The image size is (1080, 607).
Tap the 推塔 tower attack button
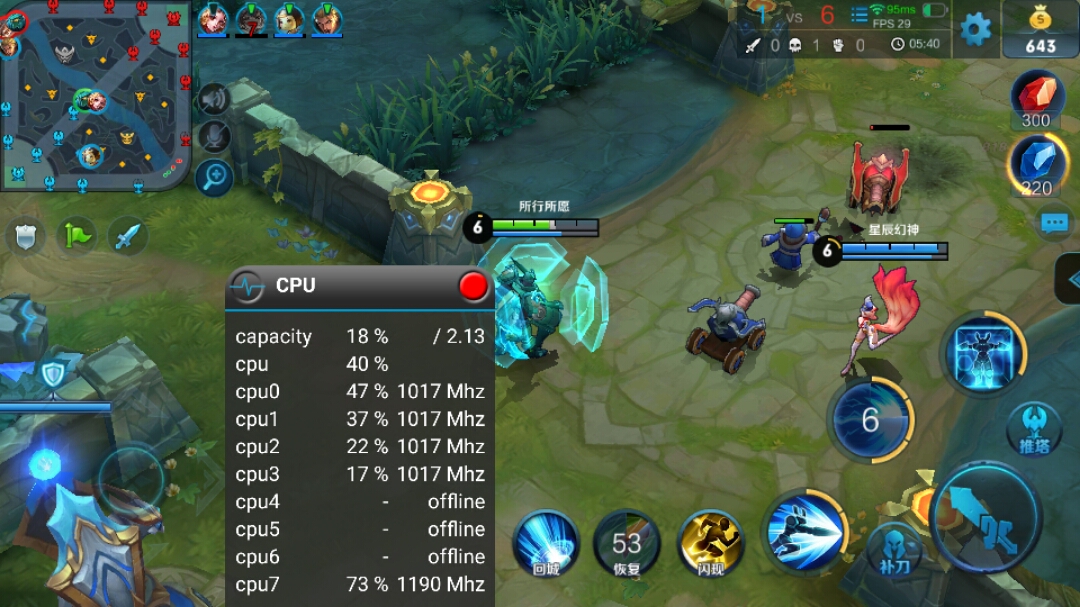click(1034, 428)
